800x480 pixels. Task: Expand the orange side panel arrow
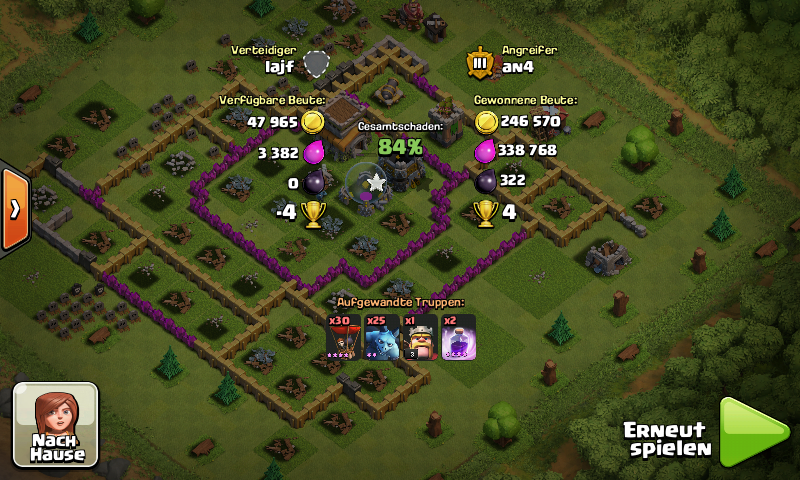point(14,209)
